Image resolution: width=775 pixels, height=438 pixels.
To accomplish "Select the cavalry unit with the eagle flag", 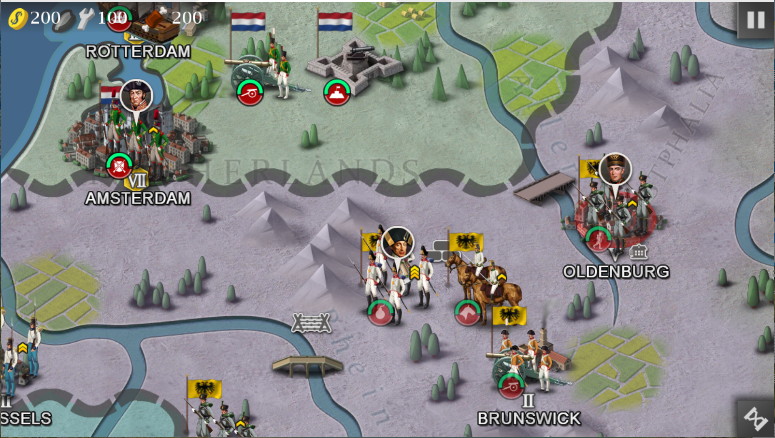I will [480, 282].
